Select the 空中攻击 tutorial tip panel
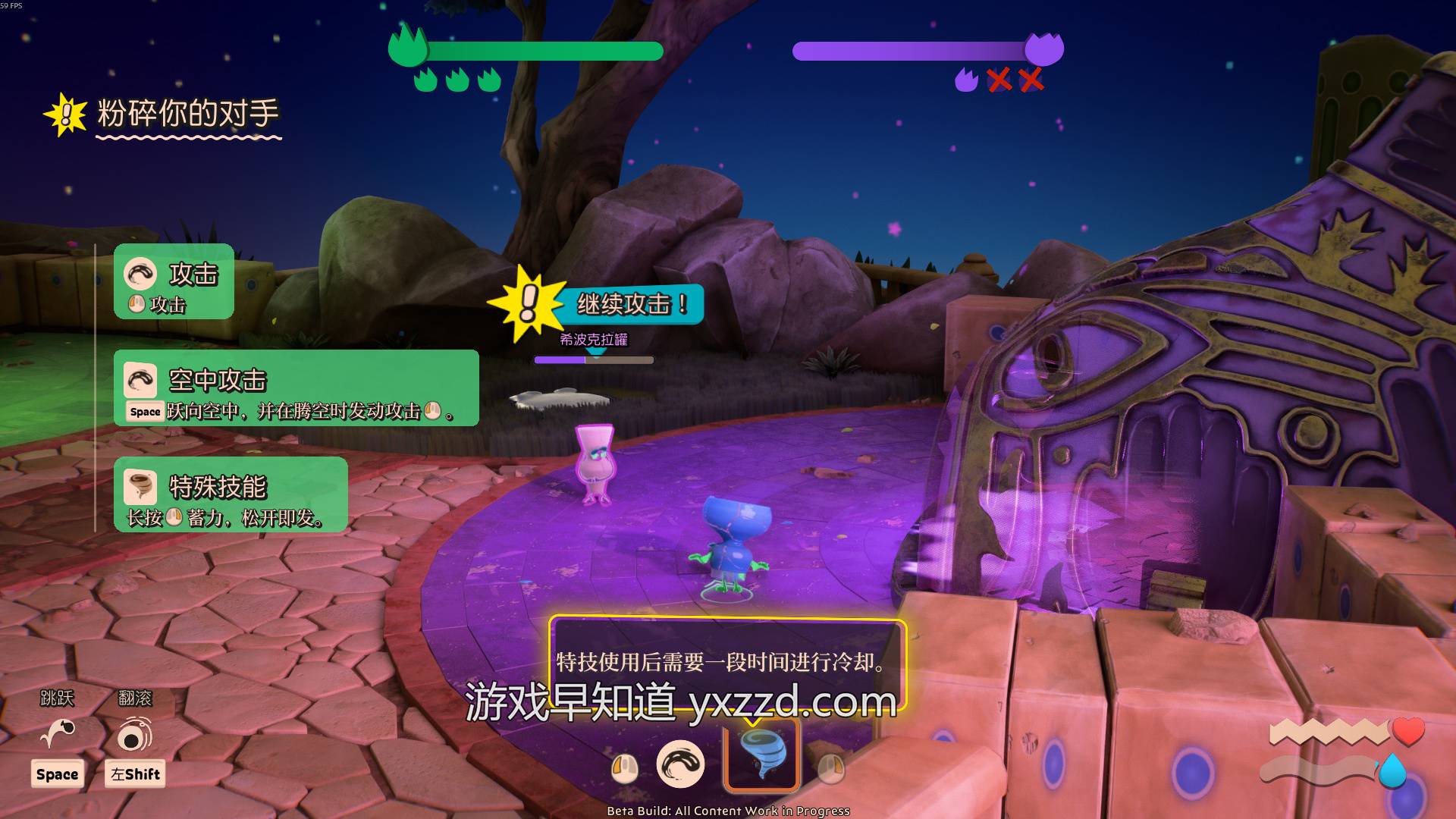The height and width of the screenshot is (819, 1456). point(296,388)
